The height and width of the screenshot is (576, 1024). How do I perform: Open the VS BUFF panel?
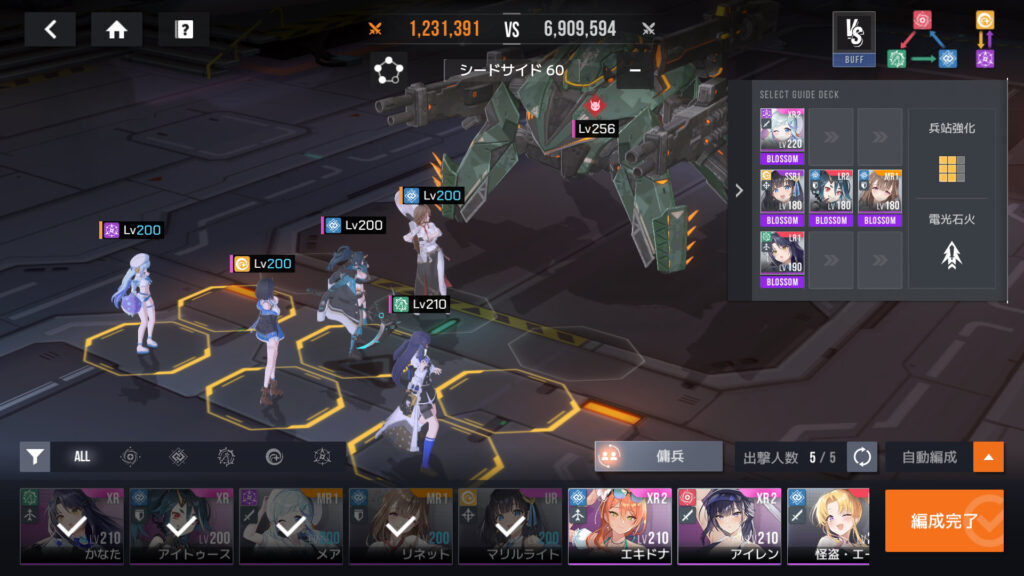pyautogui.click(x=853, y=40)
